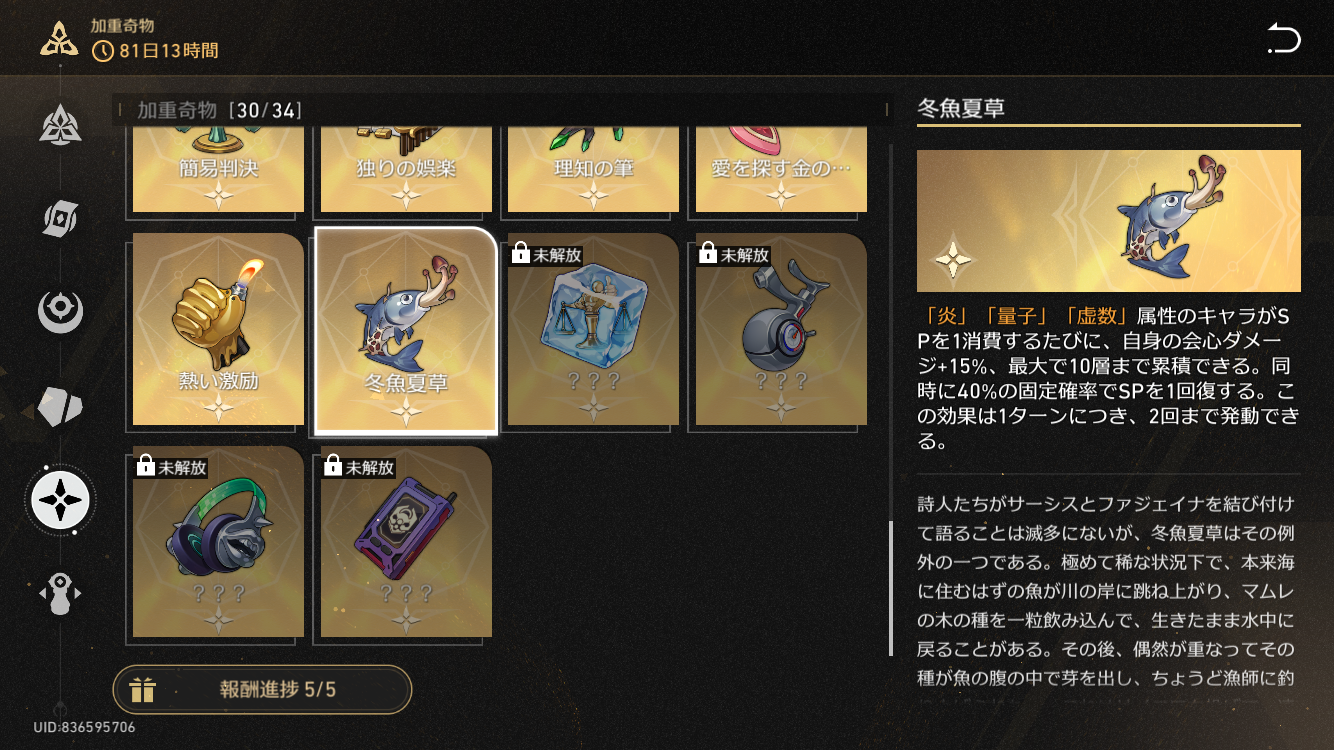The height and width of the screenshot is (750, 1334).
Task: Select the 愛を探す金の curio card
Action: pyautogui.click(x=781, y=170)
